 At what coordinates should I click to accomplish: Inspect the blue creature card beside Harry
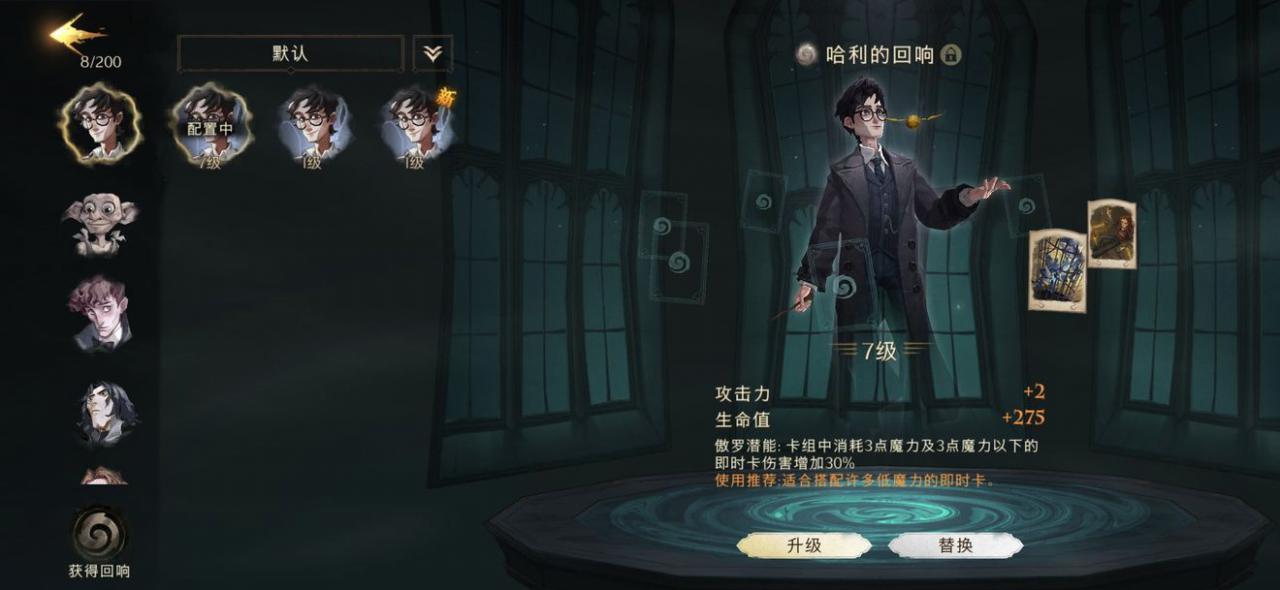[x=1057, y=270]
